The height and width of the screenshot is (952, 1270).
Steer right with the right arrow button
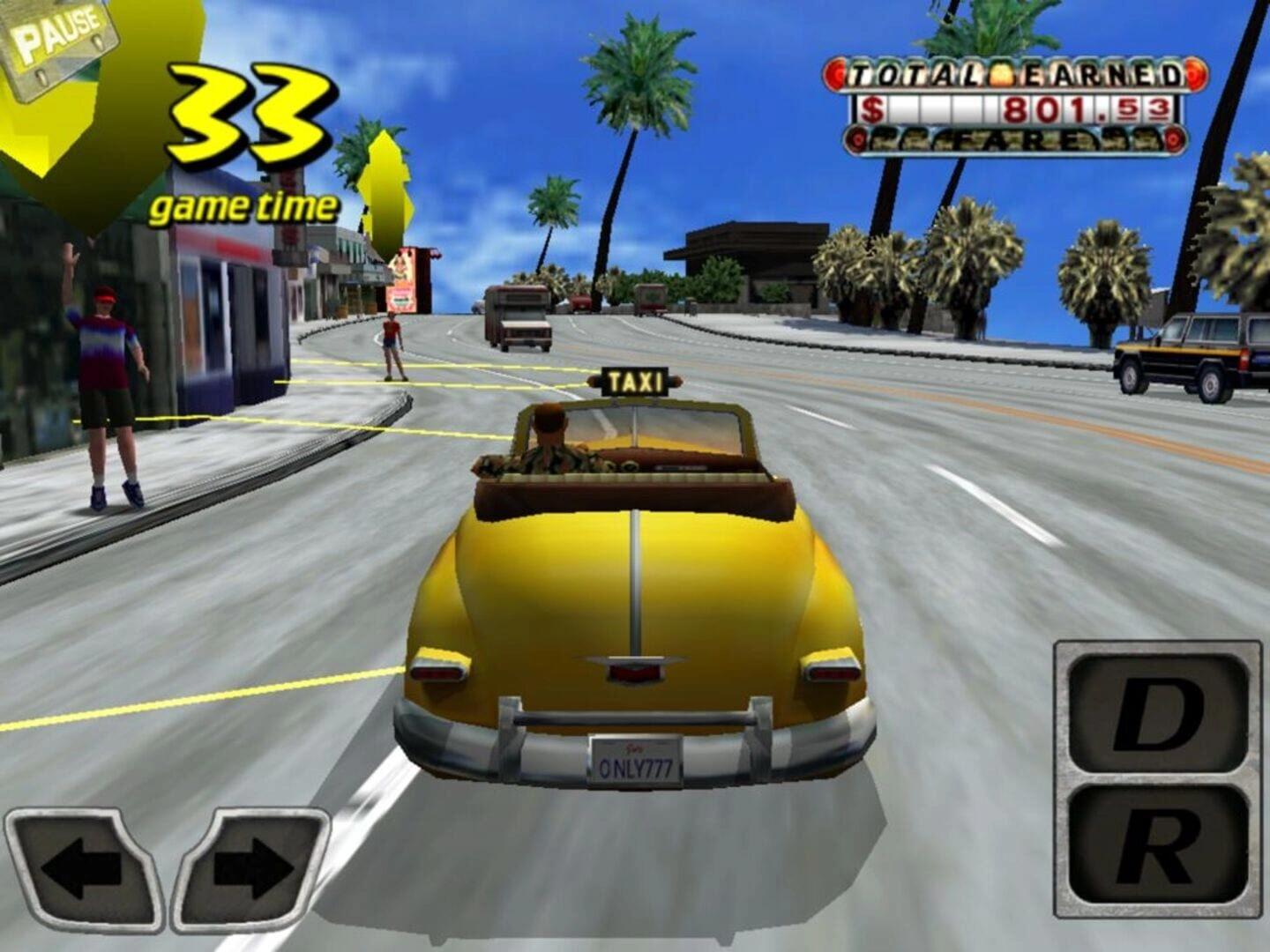251,868
